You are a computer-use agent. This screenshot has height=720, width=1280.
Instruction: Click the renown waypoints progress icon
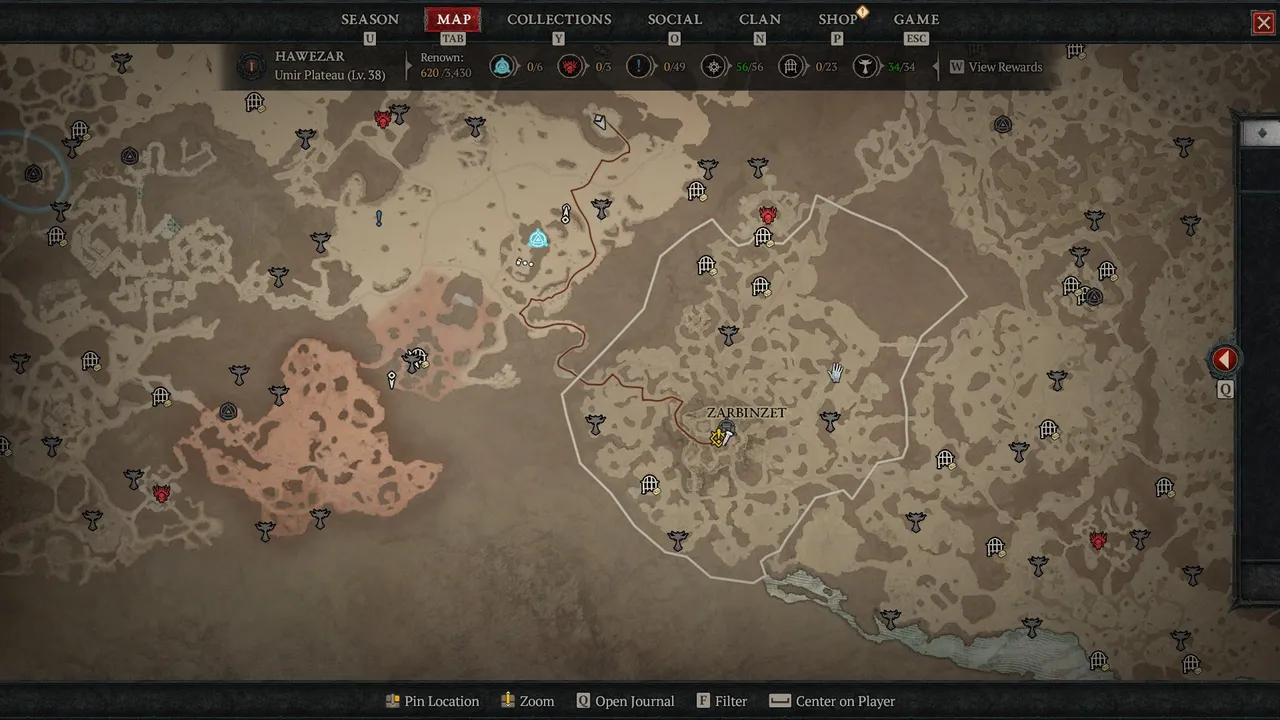pyautogui.click(x=502, y=67)
